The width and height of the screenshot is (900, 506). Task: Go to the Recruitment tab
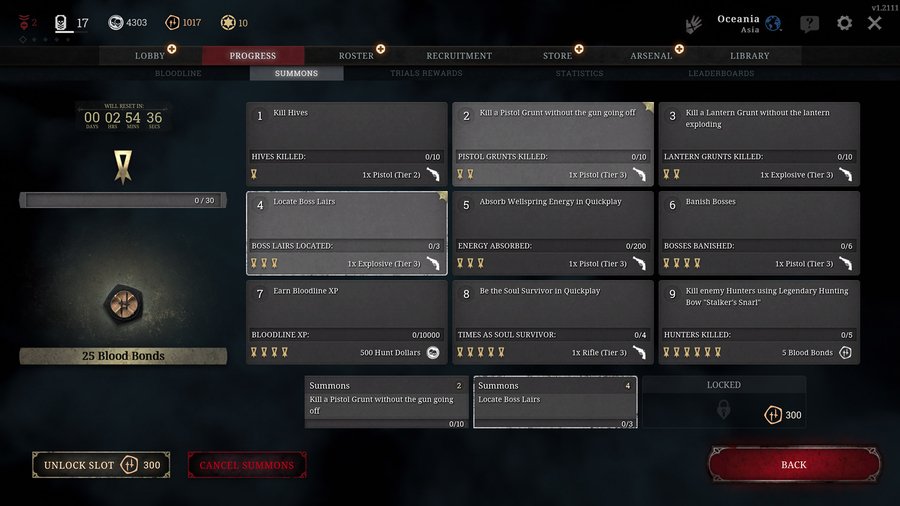point(459,56)
